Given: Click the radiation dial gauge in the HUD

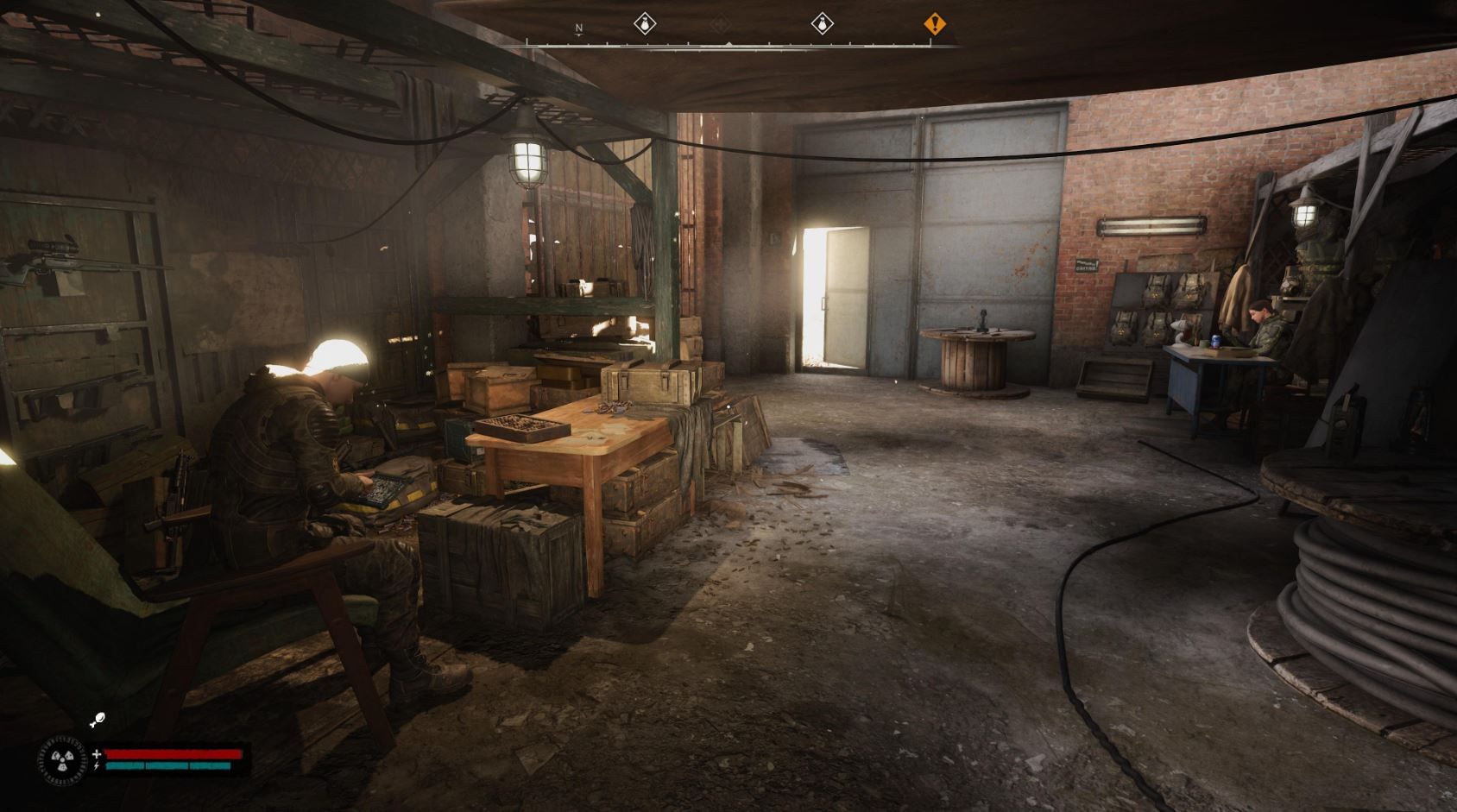Looking at the screenshot, I should click(62, 760).
